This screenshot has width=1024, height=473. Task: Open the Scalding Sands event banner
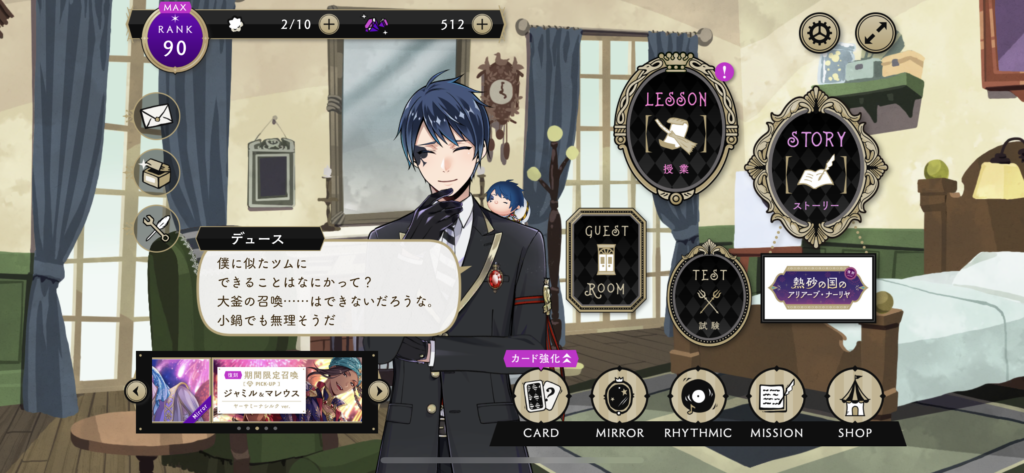(x=818, y=288)
